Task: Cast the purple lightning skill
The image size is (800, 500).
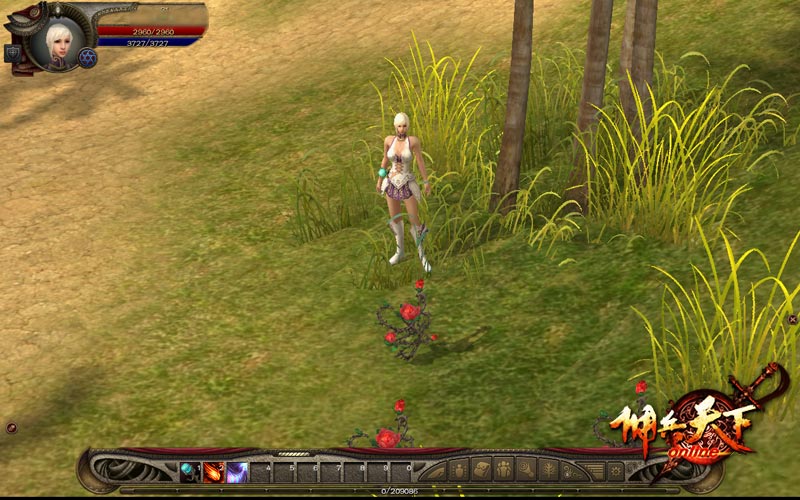Action: coord(237,471)
